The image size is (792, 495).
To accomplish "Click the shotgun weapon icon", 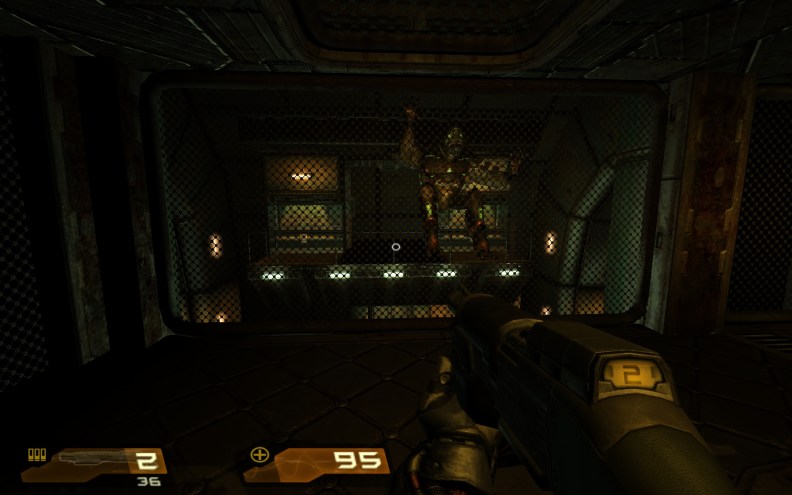I will (88, 458).
